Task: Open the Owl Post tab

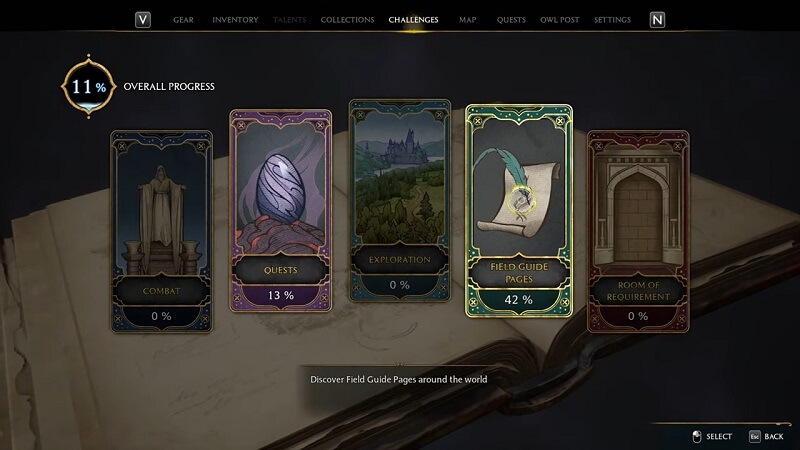Action: pyautogui.click(x=558, y=20)
